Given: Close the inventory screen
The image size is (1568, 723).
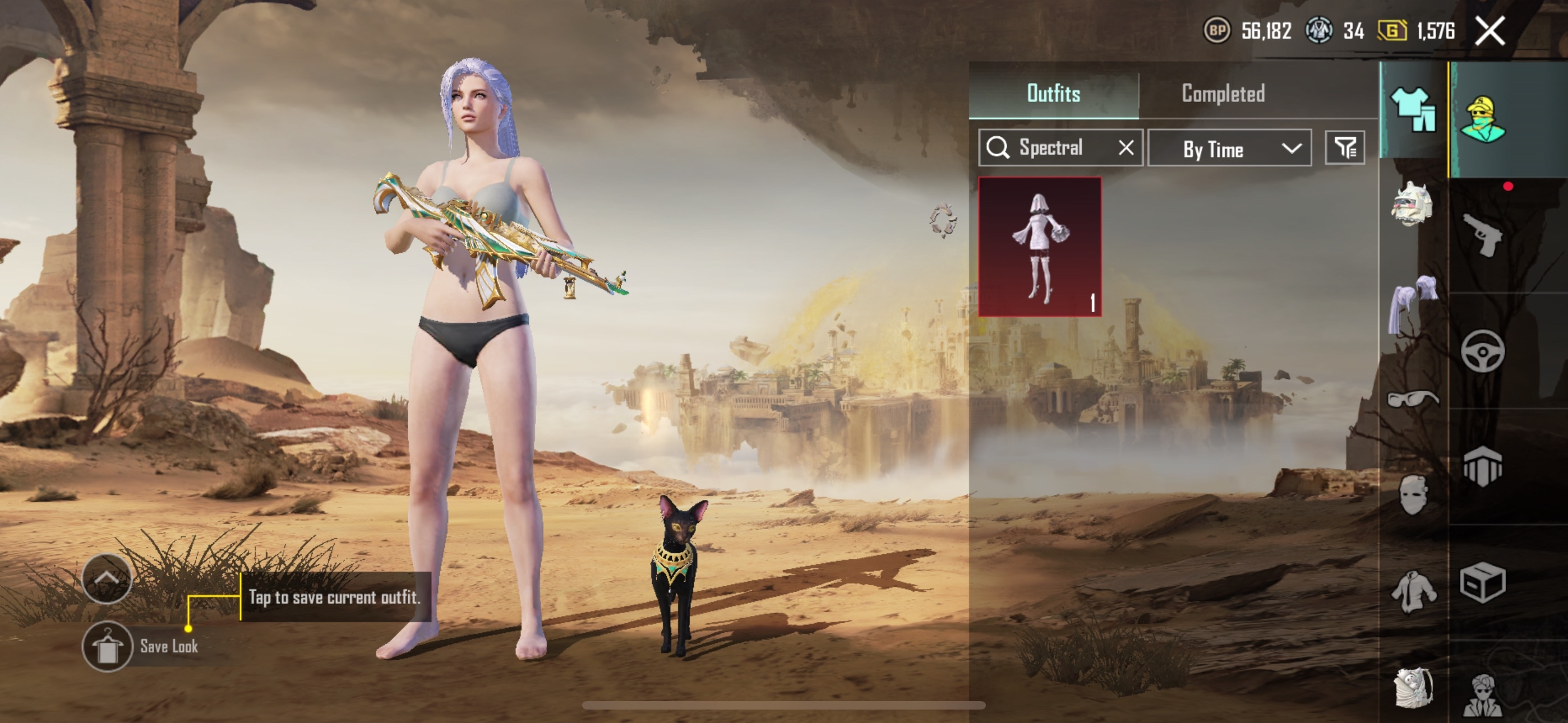Looking at the screenshot, I should [x=1490, y=31].
